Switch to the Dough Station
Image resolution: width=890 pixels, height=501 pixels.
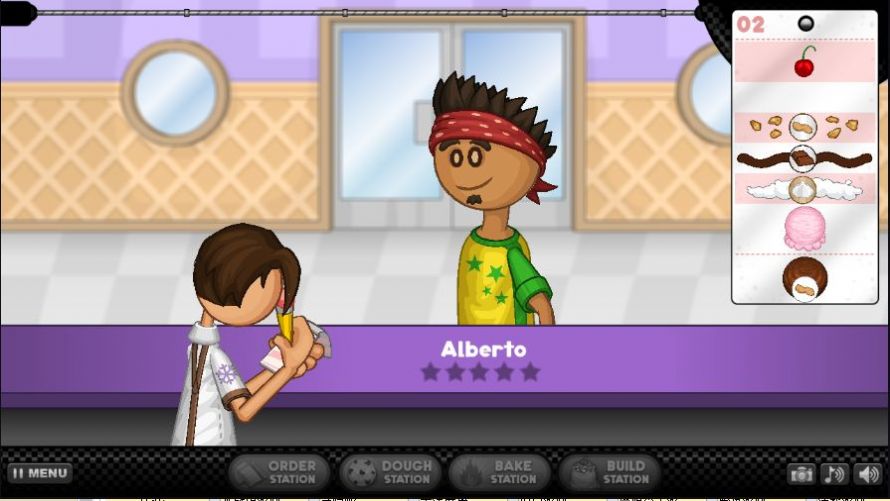pos(390,472)
